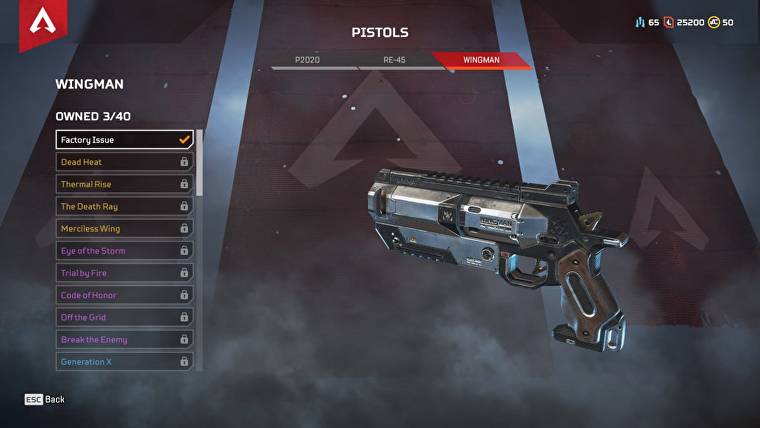This screenshot has width=760, height=428.
Task: Choose the Eye of the Storm skin
Action: tap(124, 251)
